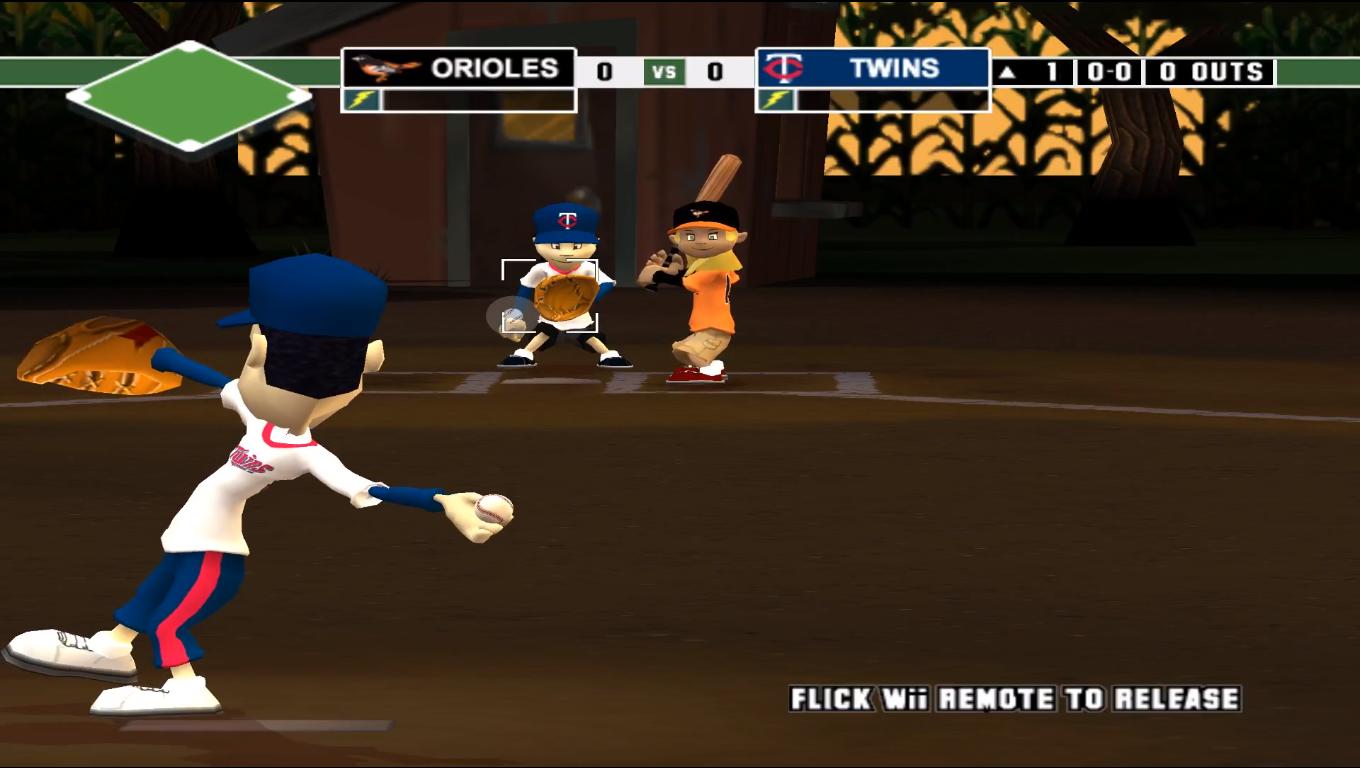This screenshot has height=768, width=1360.
Task: Select the TWINS name tab
Action: coord(898,69)
